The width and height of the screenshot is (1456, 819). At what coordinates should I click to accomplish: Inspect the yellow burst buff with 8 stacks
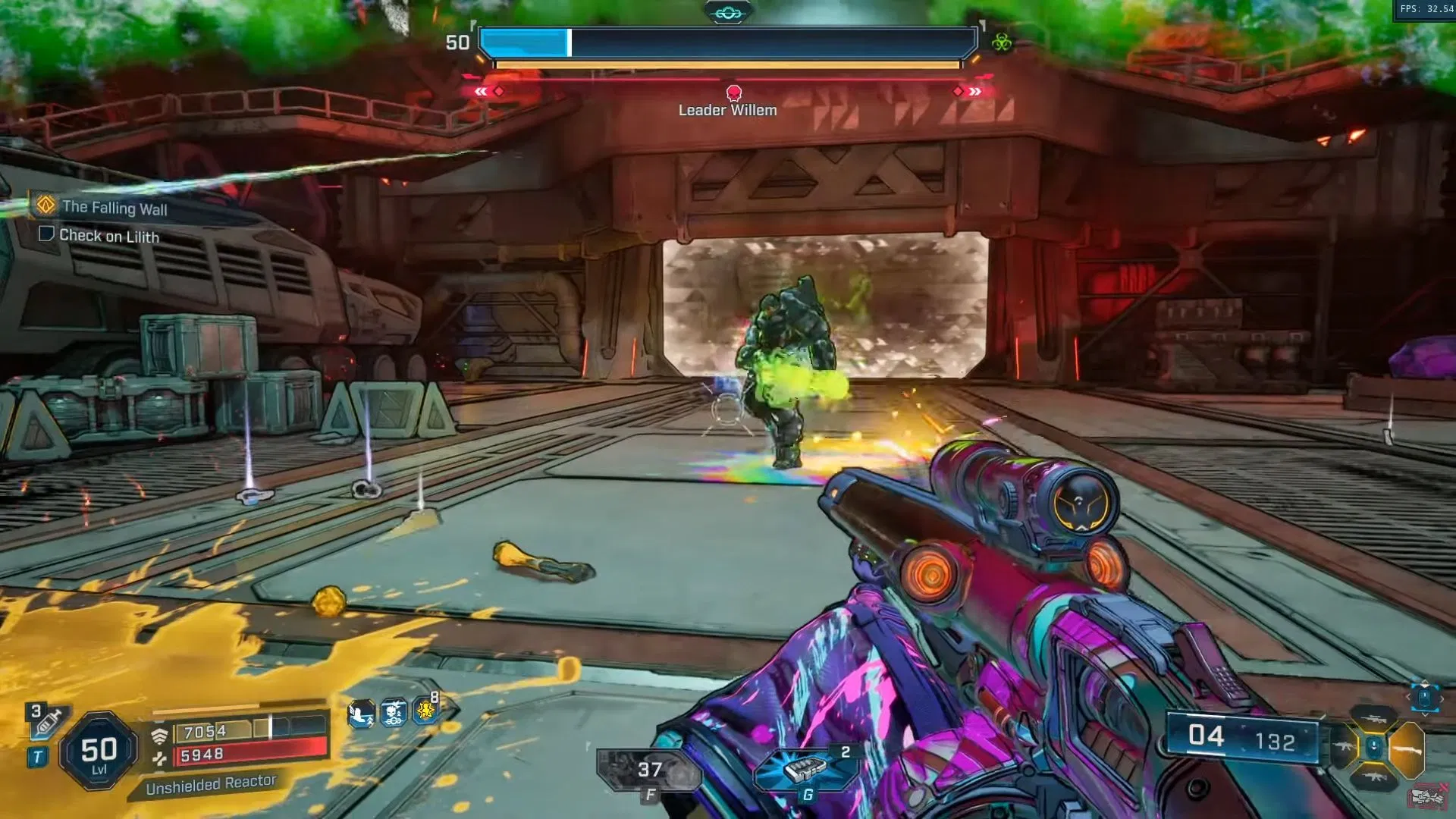(425, 712)
